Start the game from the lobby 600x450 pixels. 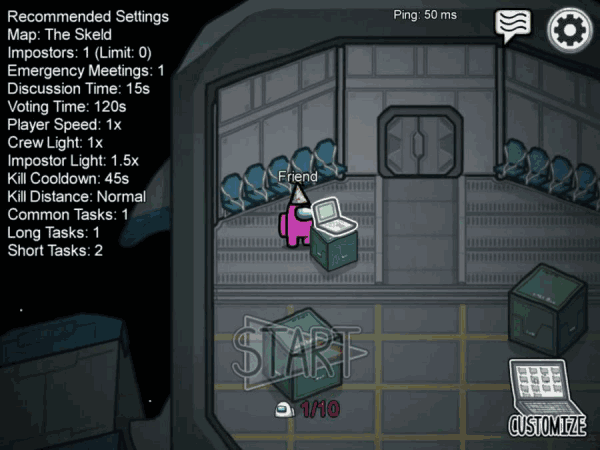click(295, 352)
